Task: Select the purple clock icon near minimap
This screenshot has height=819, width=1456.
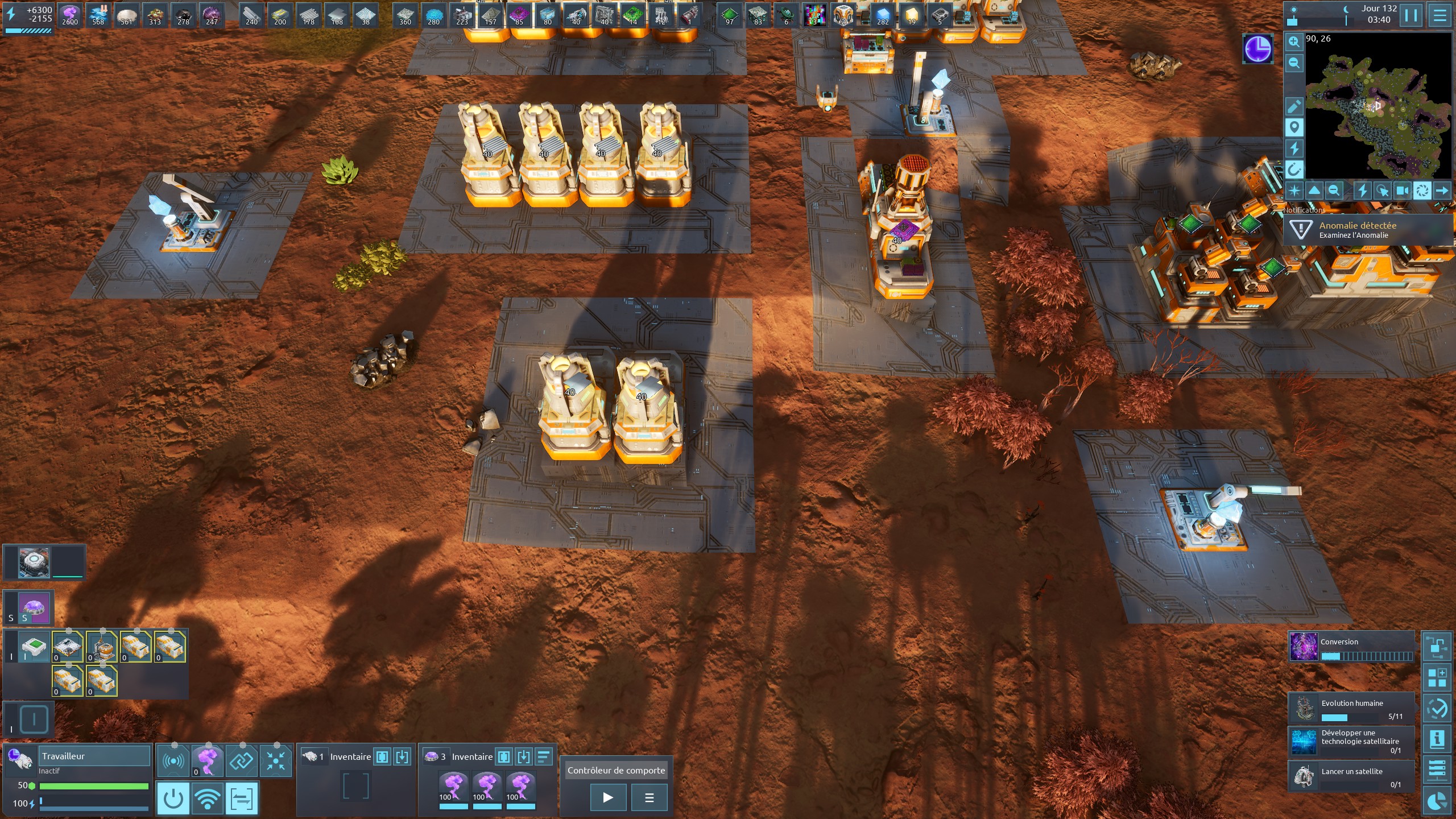Action: pos(1258,49)
